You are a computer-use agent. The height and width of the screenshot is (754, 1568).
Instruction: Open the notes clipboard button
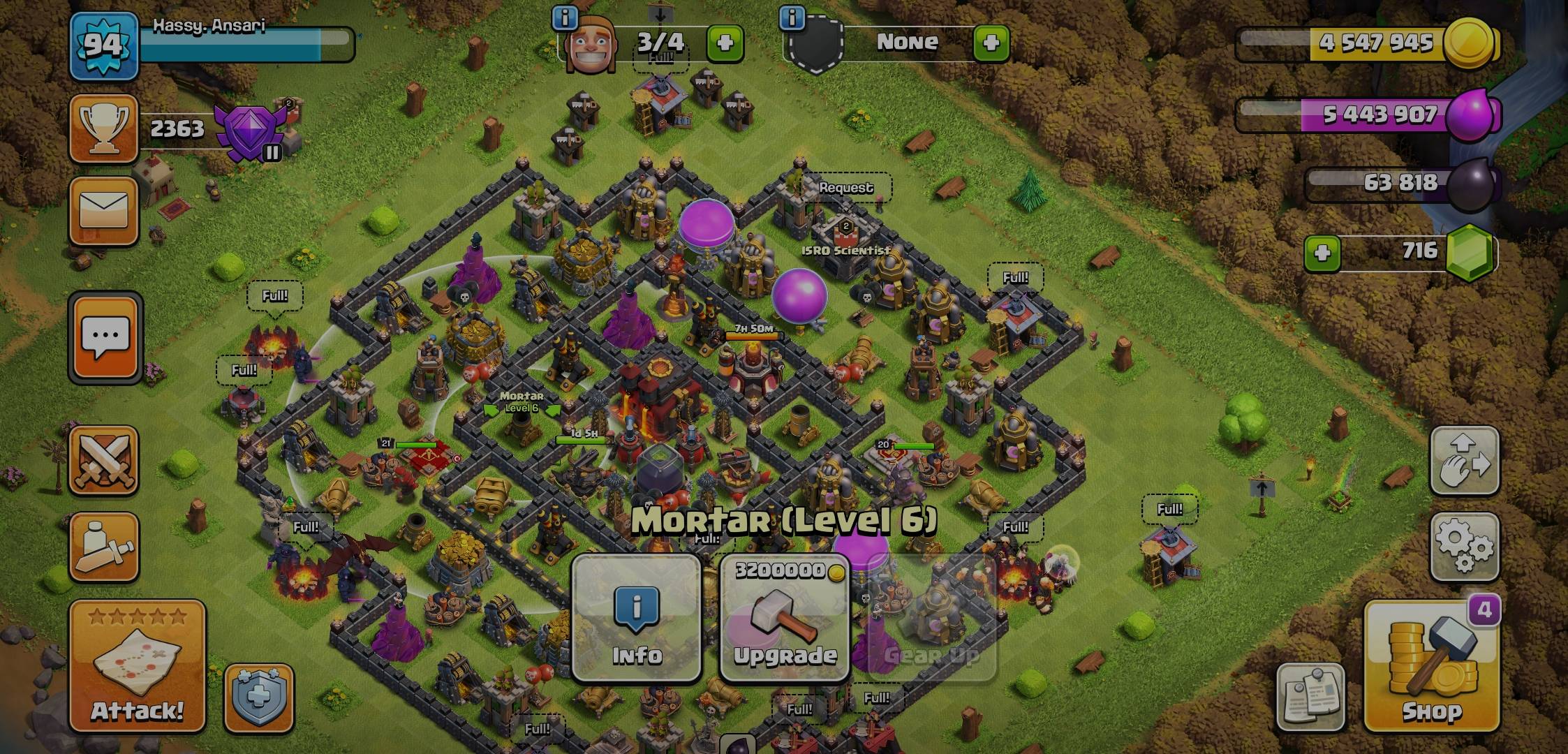pos(1310,696)
